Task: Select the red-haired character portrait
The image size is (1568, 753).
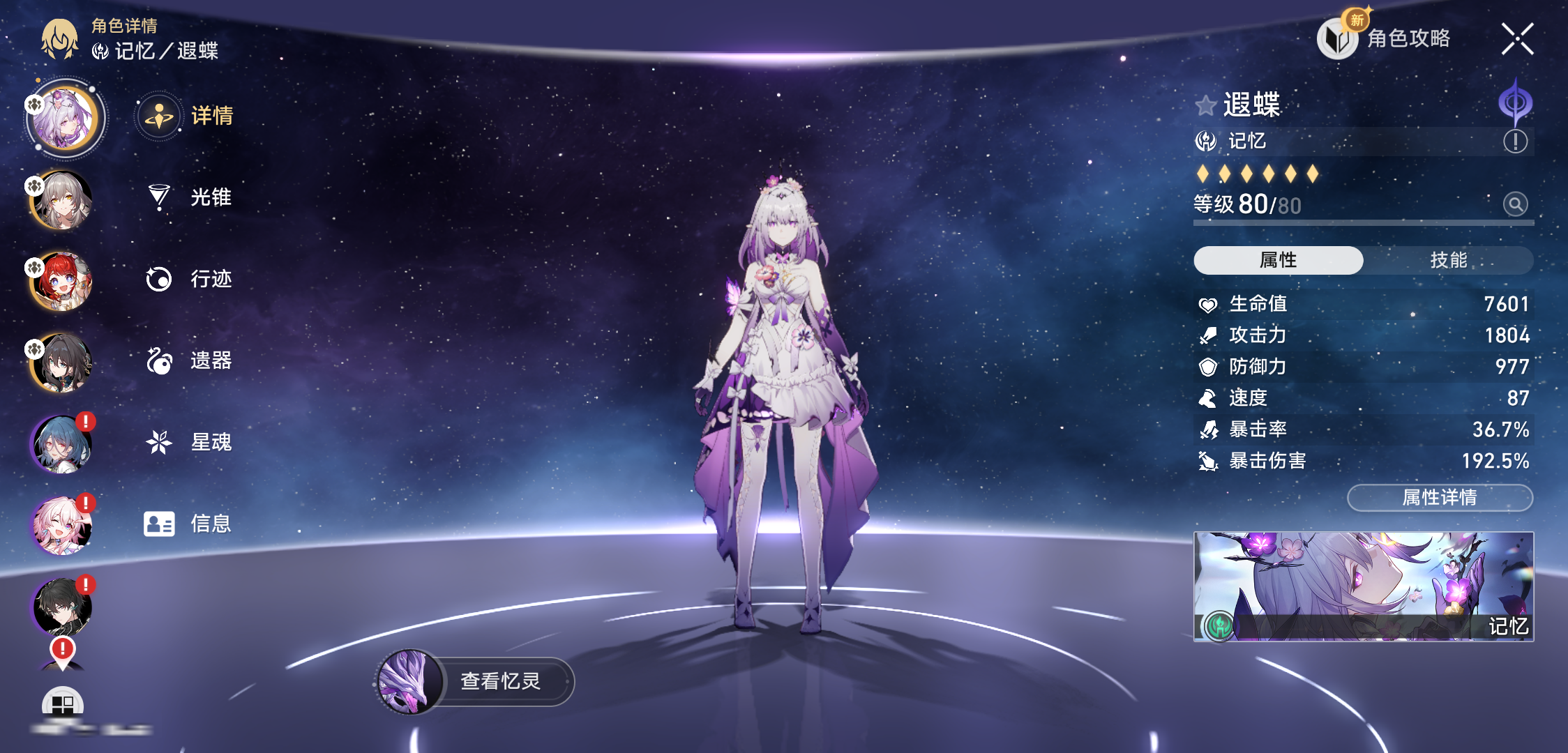Action: (x=61, y=282)
